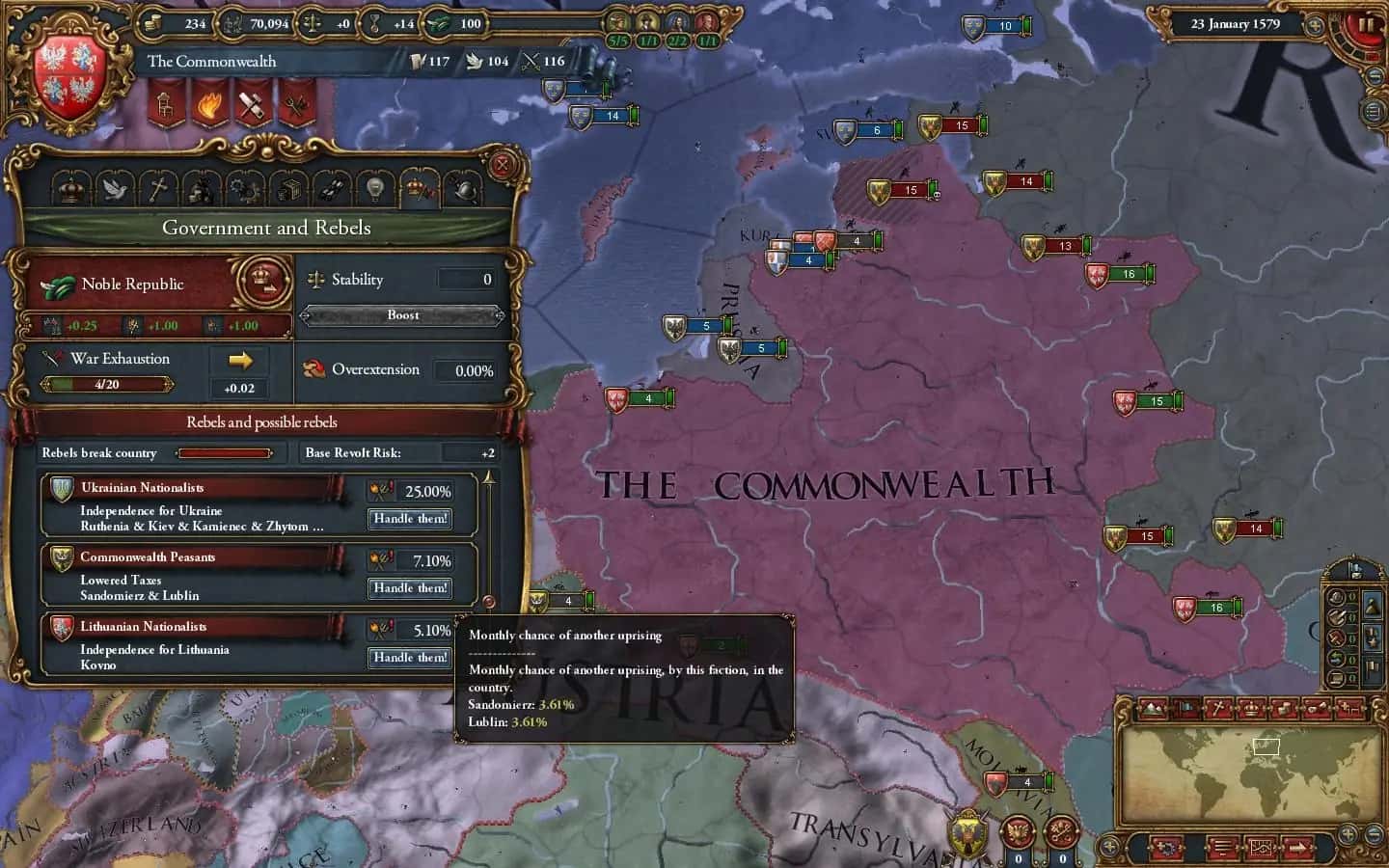
Task: Select the political mapmode icon above the minimap
Action: (1185, 709)
